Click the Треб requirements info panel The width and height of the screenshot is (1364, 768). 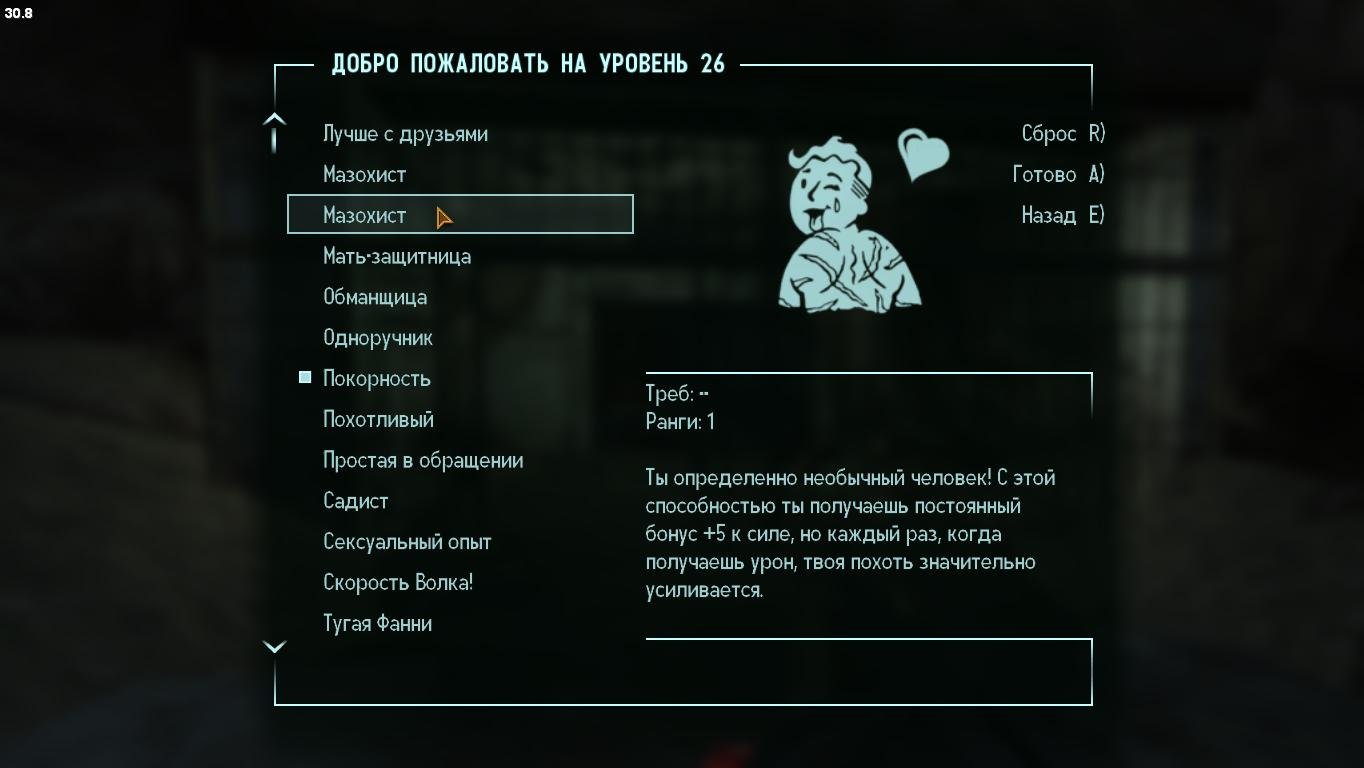point(868,405)
